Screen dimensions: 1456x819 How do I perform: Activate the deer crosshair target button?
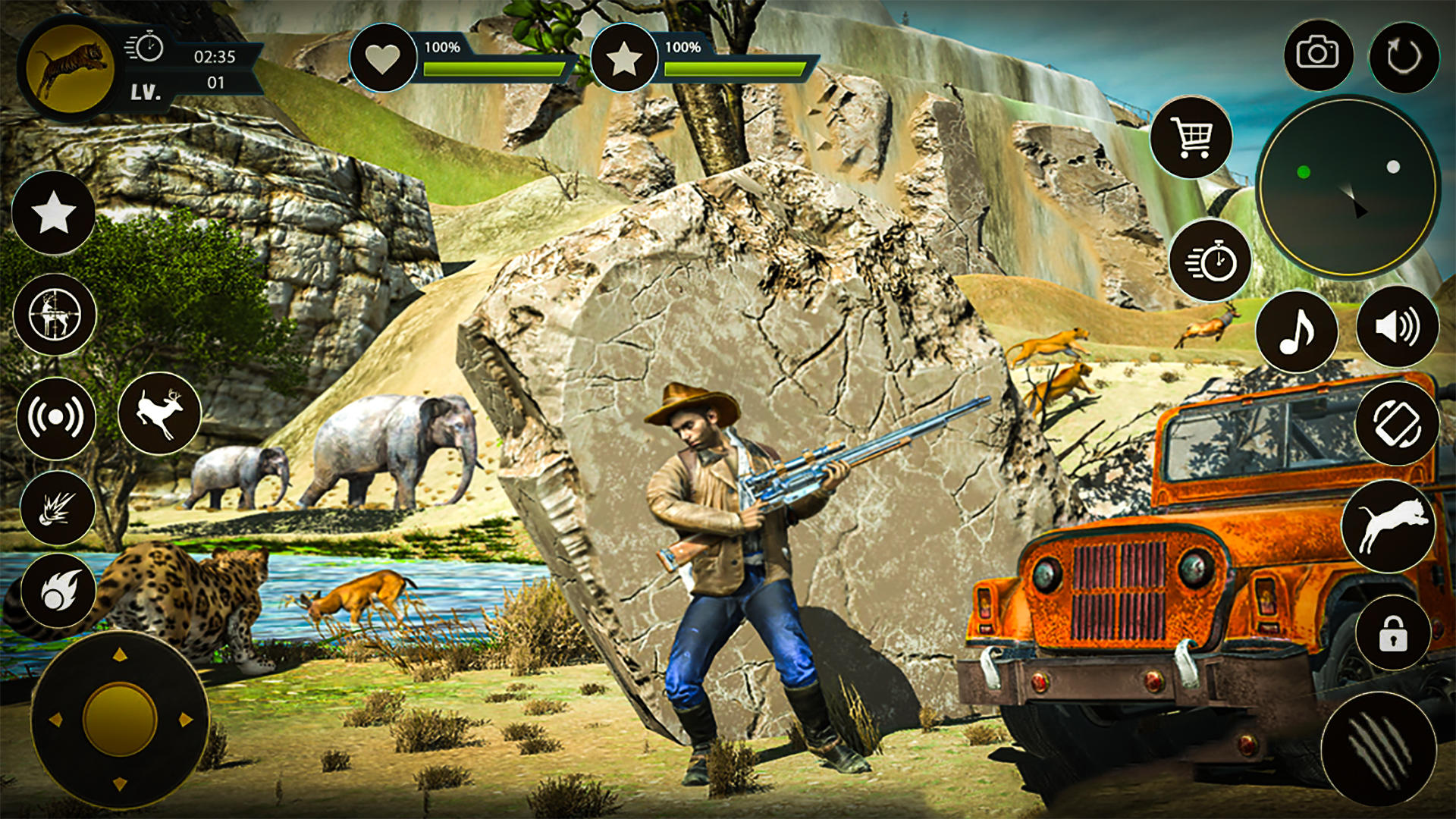tap(55, 315)
